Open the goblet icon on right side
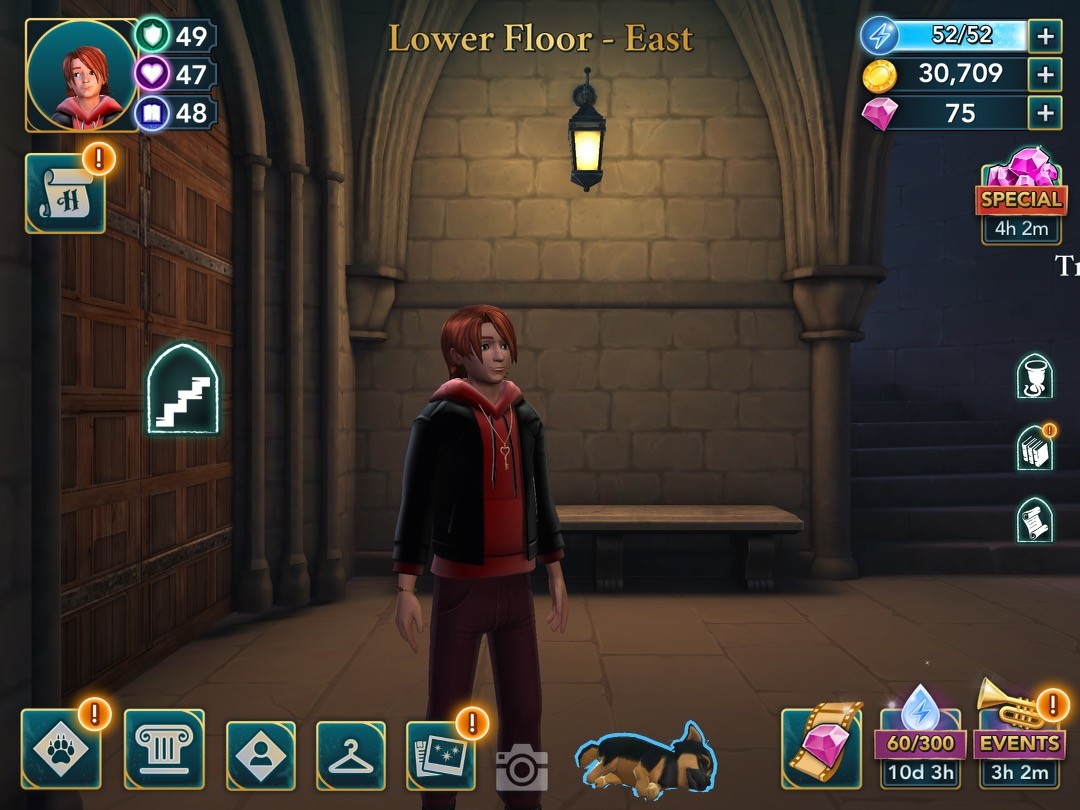Viewport: 1080px width, 810px height. (1034, 376)
